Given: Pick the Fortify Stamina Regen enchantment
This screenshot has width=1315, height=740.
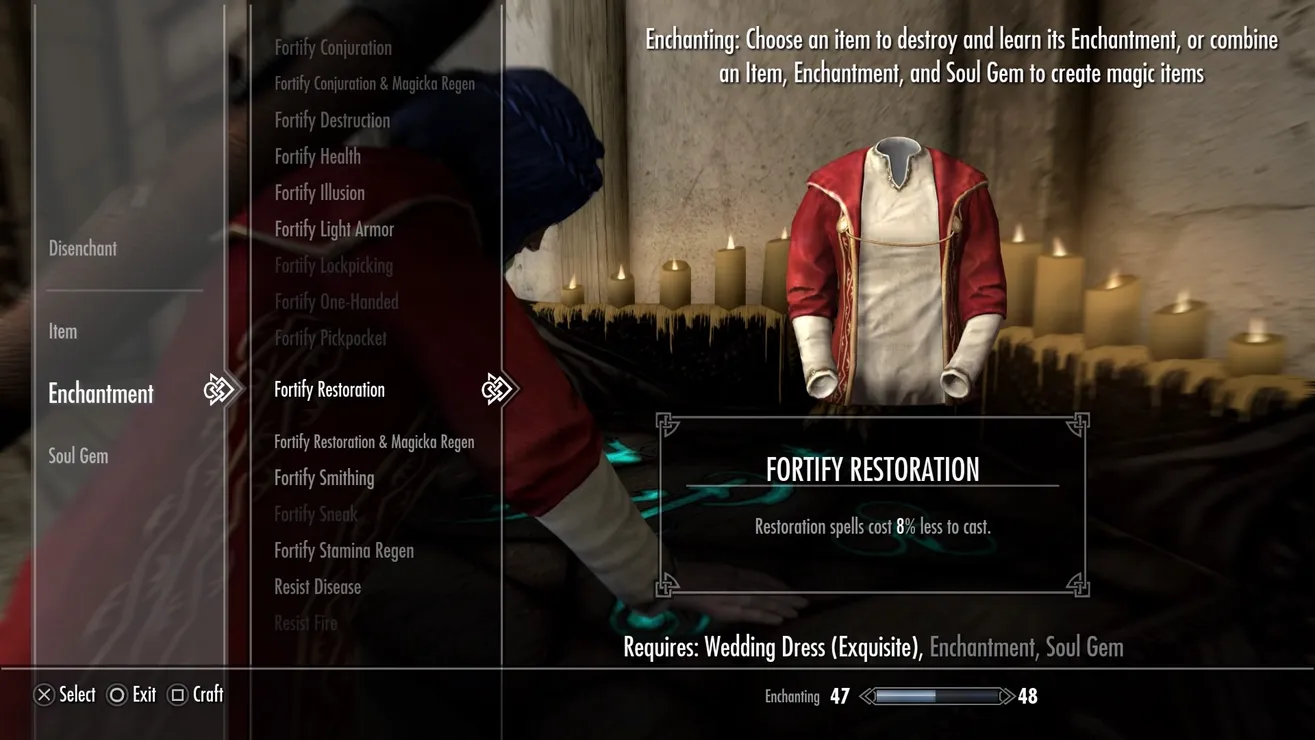Looking at the screenshot, I should tap(344, 551).
